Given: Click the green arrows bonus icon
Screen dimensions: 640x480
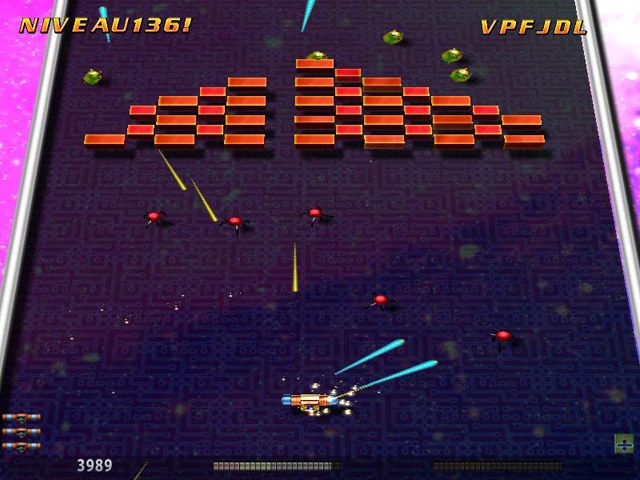Looking at the screenshot, I should (622, 442).
